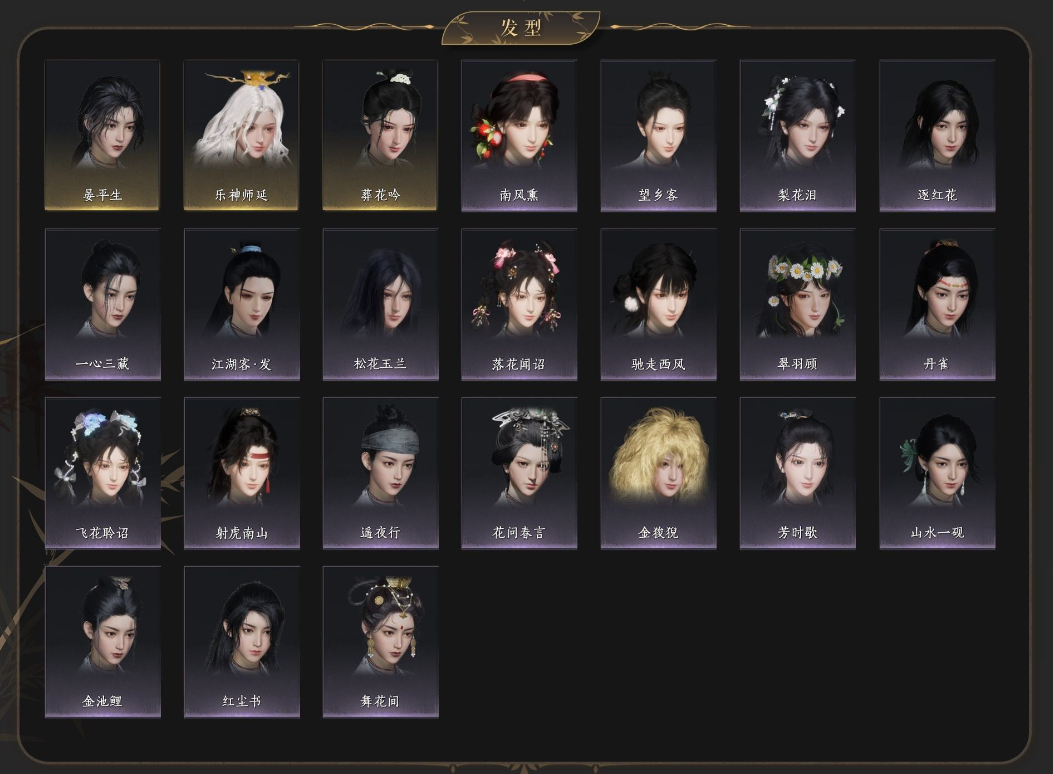Select the blonde curly 金狻猊 hairstyle

click(658, 473)
